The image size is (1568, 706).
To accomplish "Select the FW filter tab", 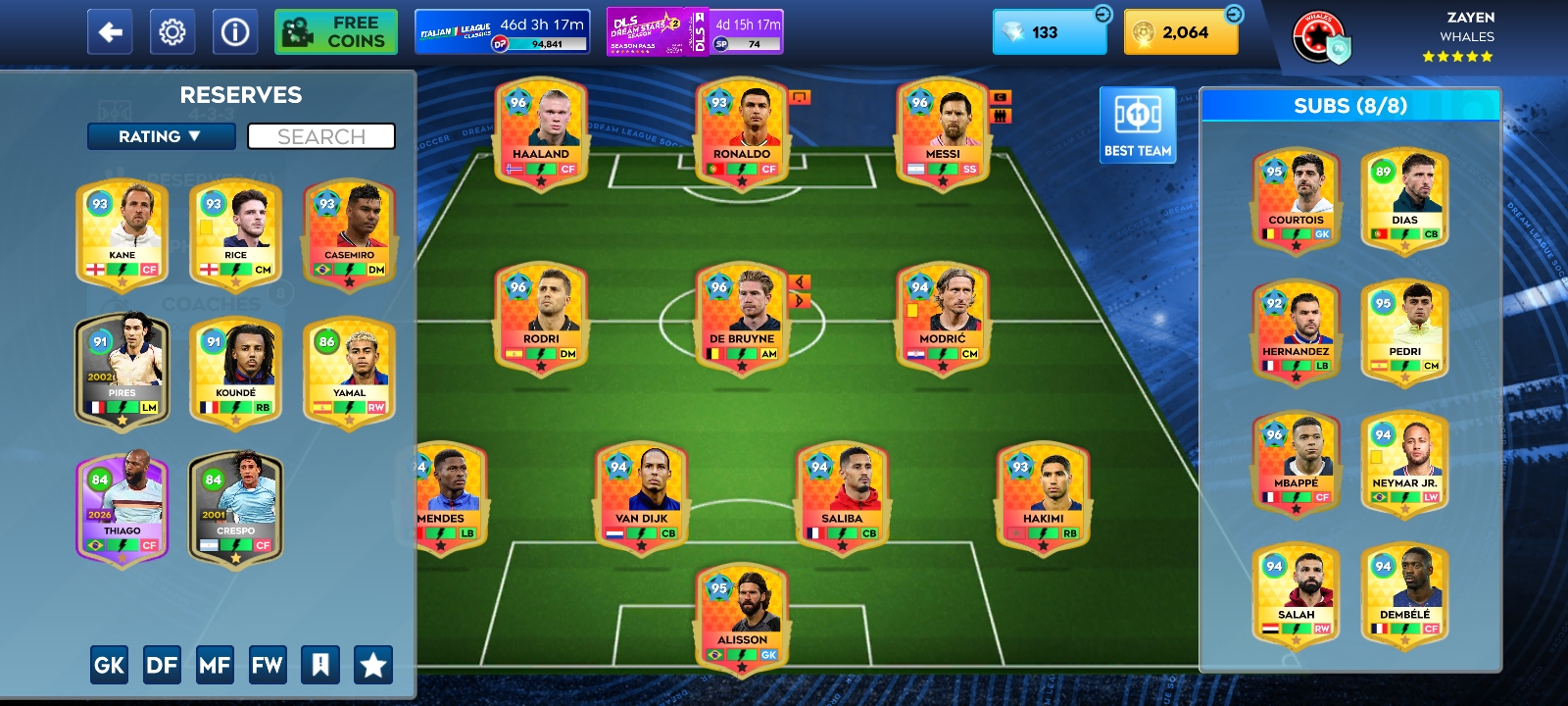I will [269, 664].
